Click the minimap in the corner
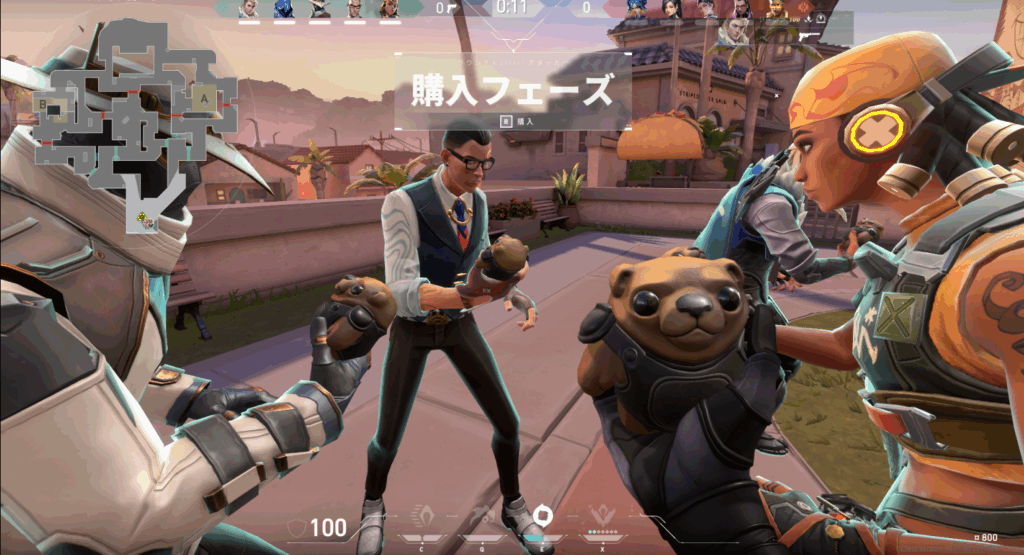 [127, 120]
